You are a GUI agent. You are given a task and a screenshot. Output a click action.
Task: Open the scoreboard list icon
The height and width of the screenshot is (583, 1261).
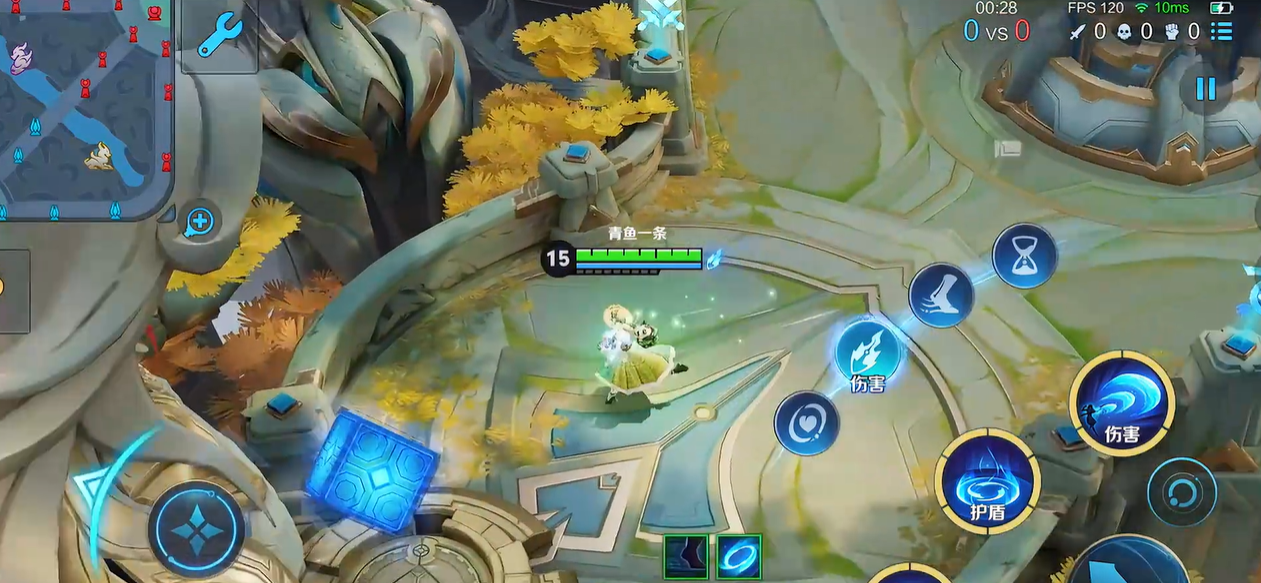[x=1221, y=31]
